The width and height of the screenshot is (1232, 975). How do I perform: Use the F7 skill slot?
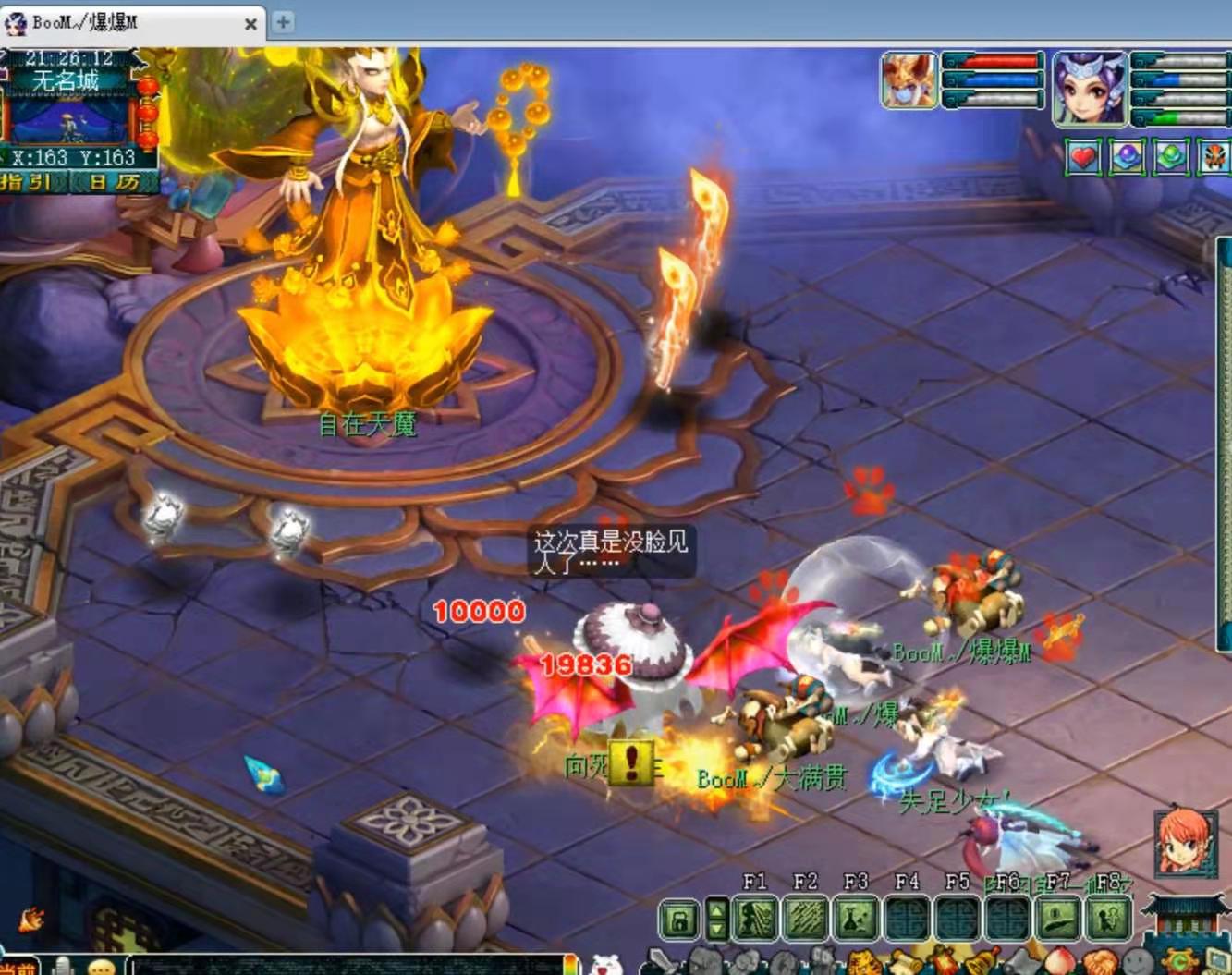pyautogui.click(x=1058, y=920)
